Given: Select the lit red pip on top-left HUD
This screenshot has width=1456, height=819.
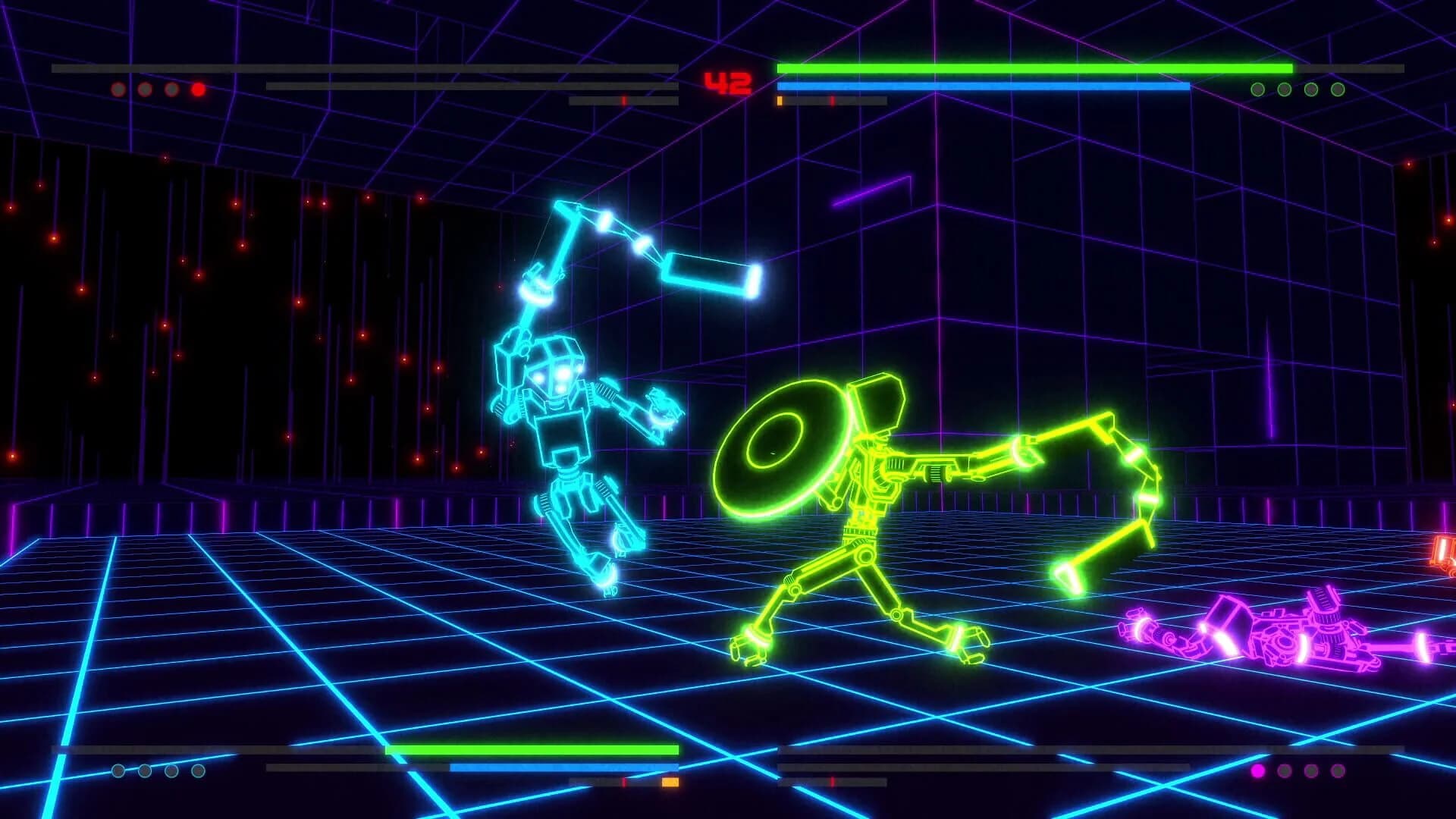Looking at the screenshot, I should tap(198, 89).
